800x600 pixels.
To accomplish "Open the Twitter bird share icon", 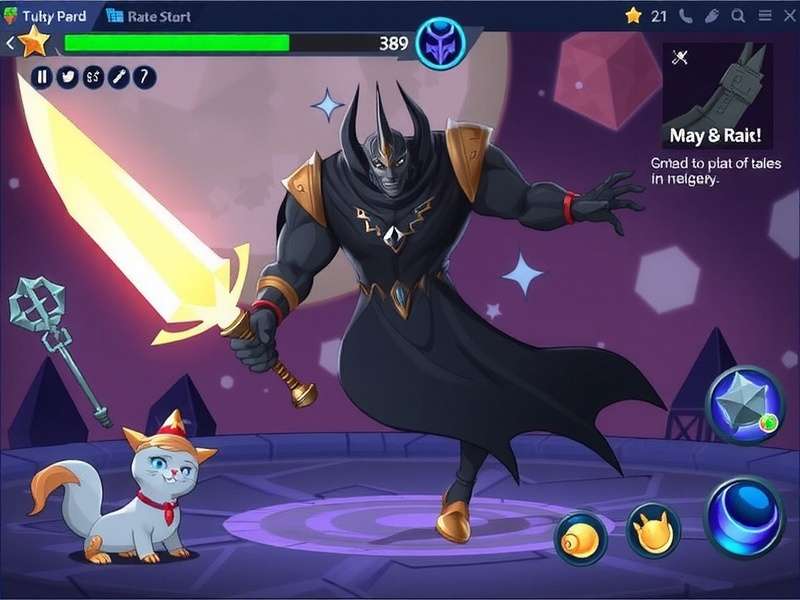I will tap(68, 76).
